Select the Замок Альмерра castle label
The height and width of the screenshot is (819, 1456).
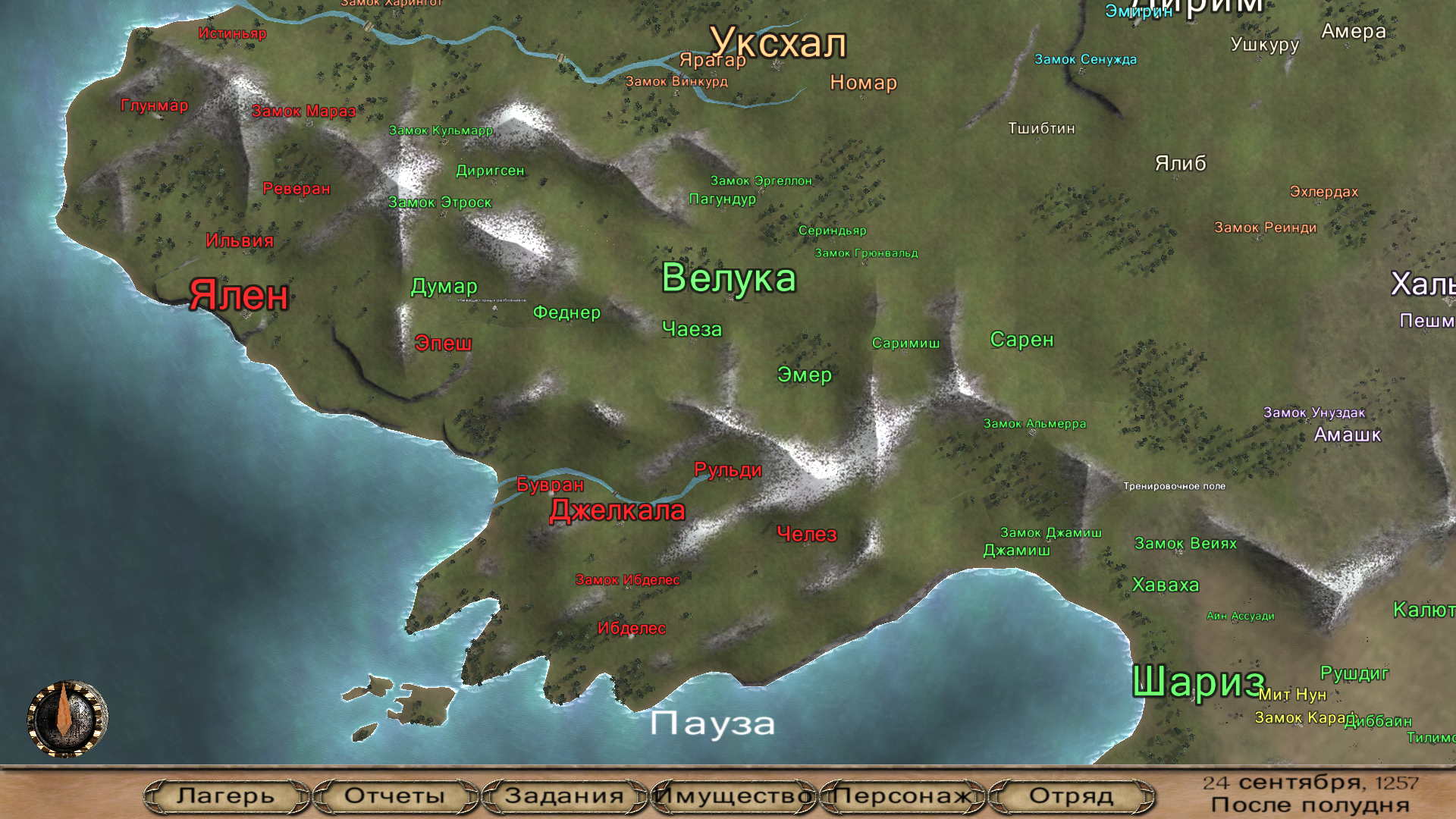(x=1034, y=424)
